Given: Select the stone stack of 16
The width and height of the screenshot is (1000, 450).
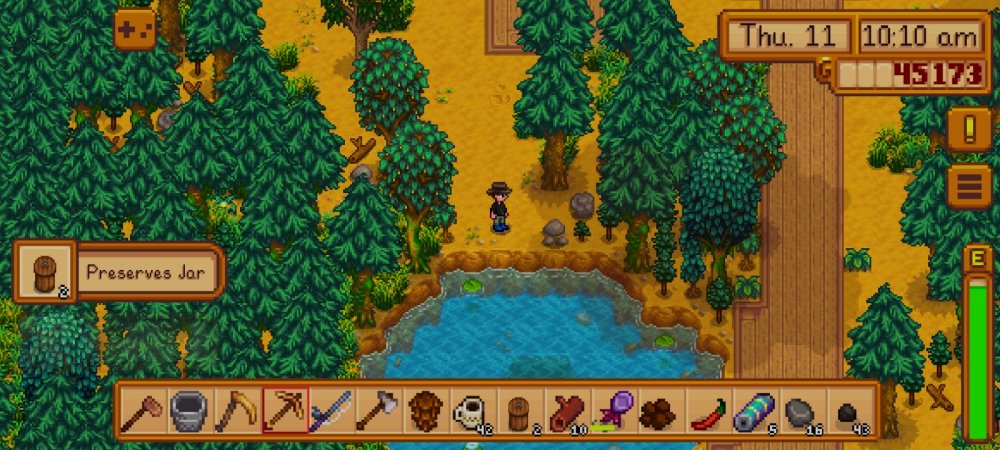Looking at the screenshot, I should click(x=801, y=410).
